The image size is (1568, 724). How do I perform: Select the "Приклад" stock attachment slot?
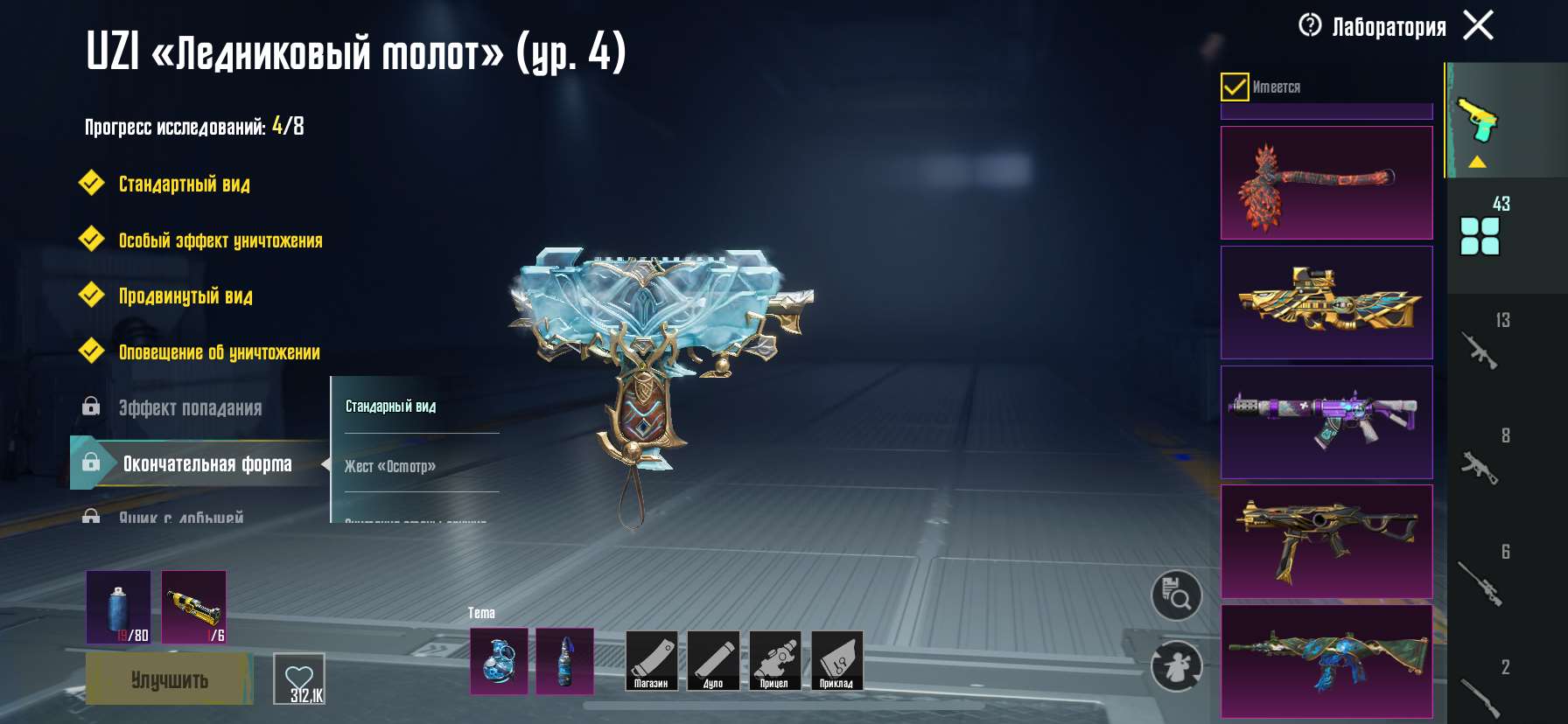click(836, 661)
